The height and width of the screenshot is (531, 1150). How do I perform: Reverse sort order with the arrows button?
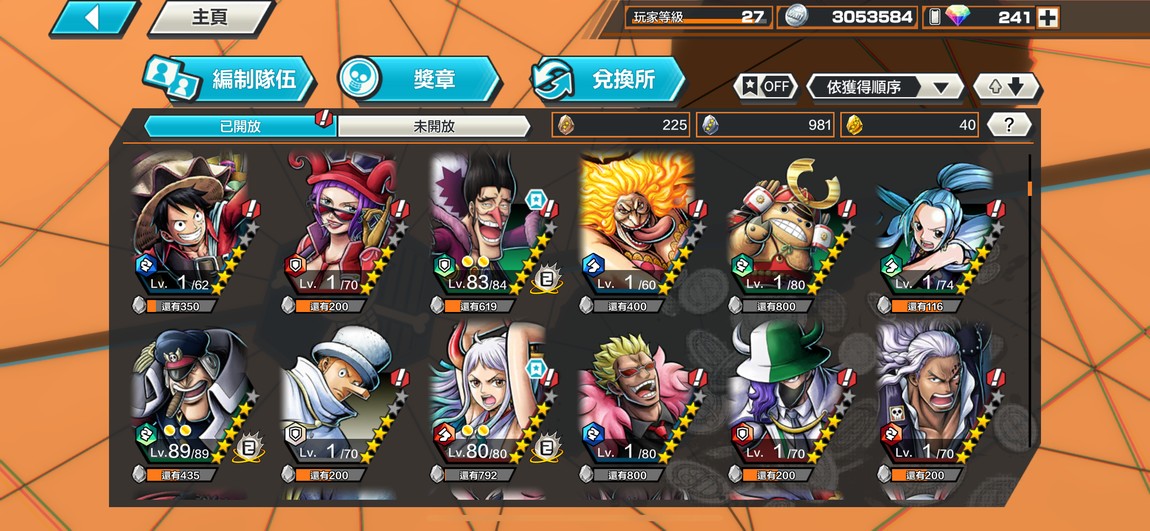[x=1007, y=87]
